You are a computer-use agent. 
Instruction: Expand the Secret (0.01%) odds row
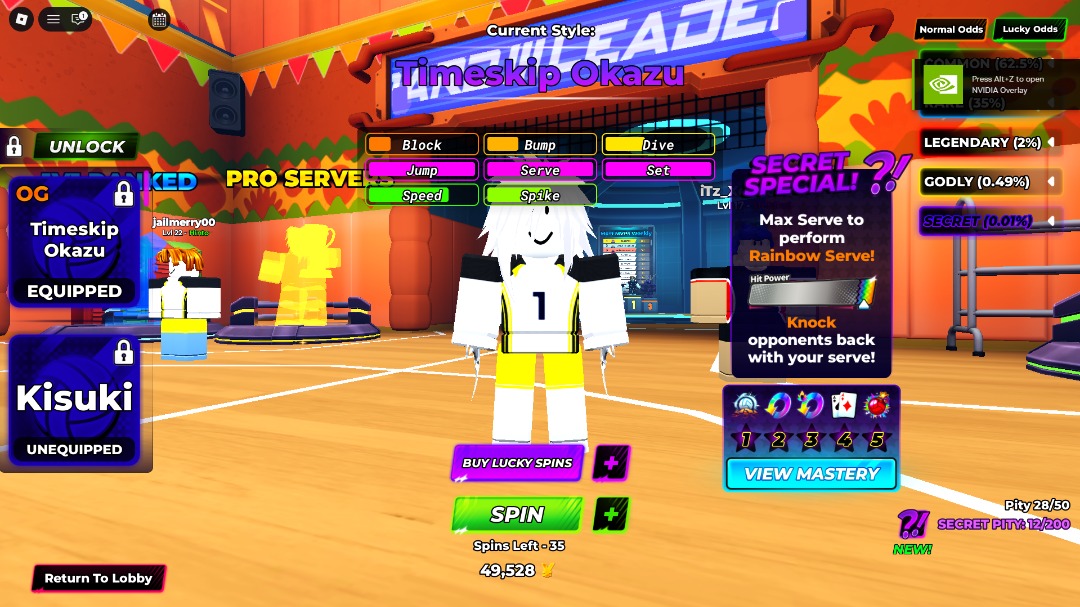[x=987, y=221]
